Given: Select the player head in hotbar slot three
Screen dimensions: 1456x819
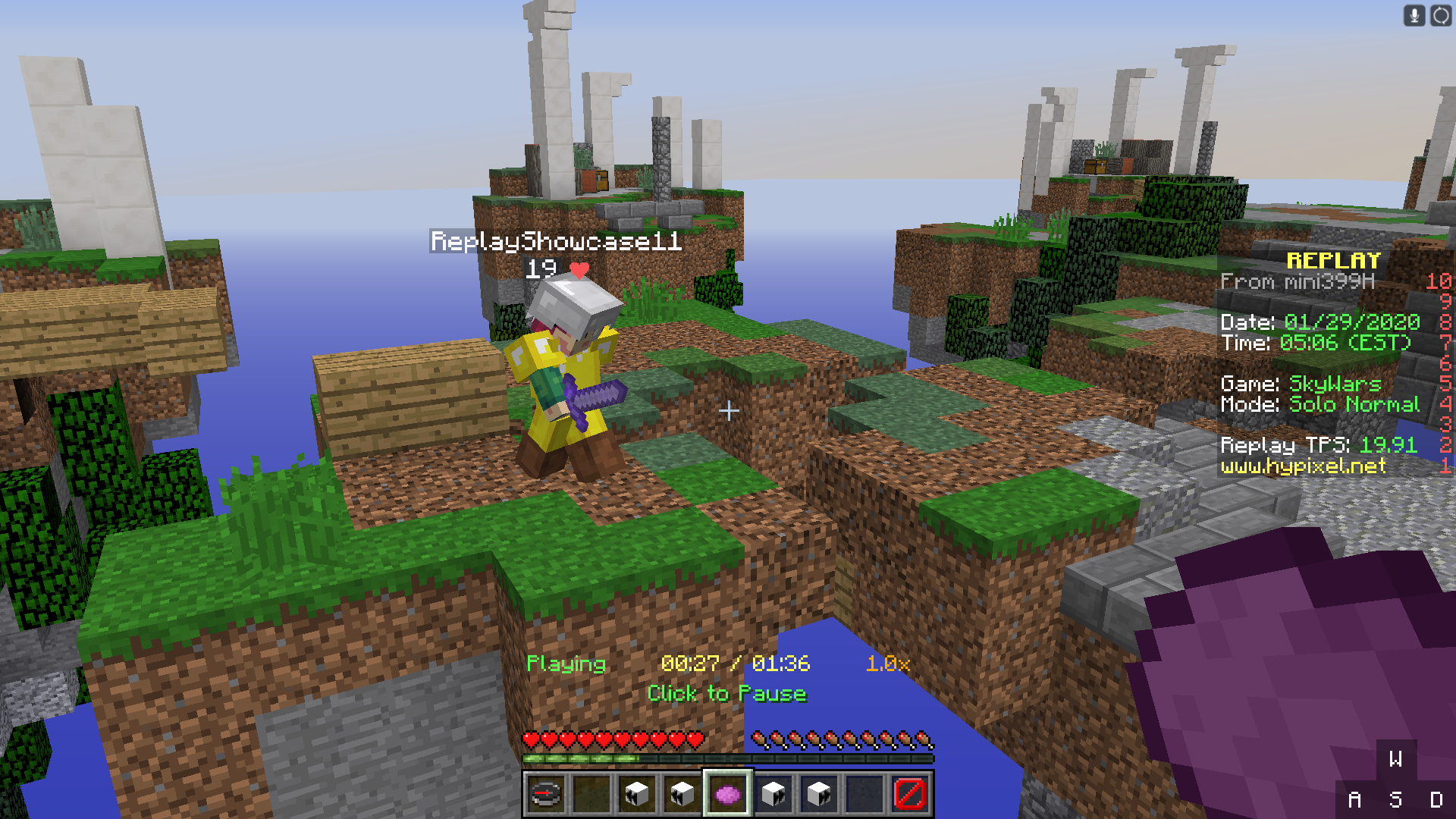Looking at the screenshot, I should pos(638,794).
